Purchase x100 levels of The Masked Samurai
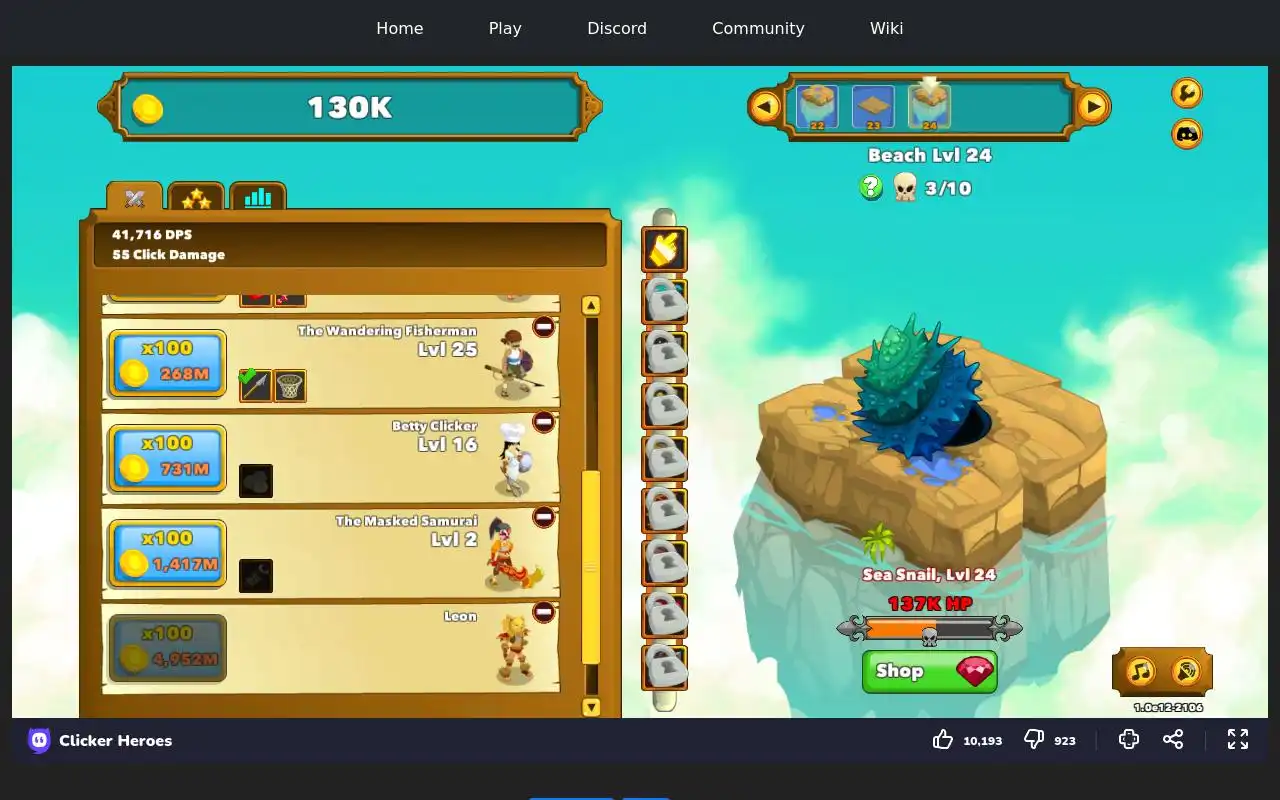Screen dimensions: 1280x800 [x=167, y=552]
